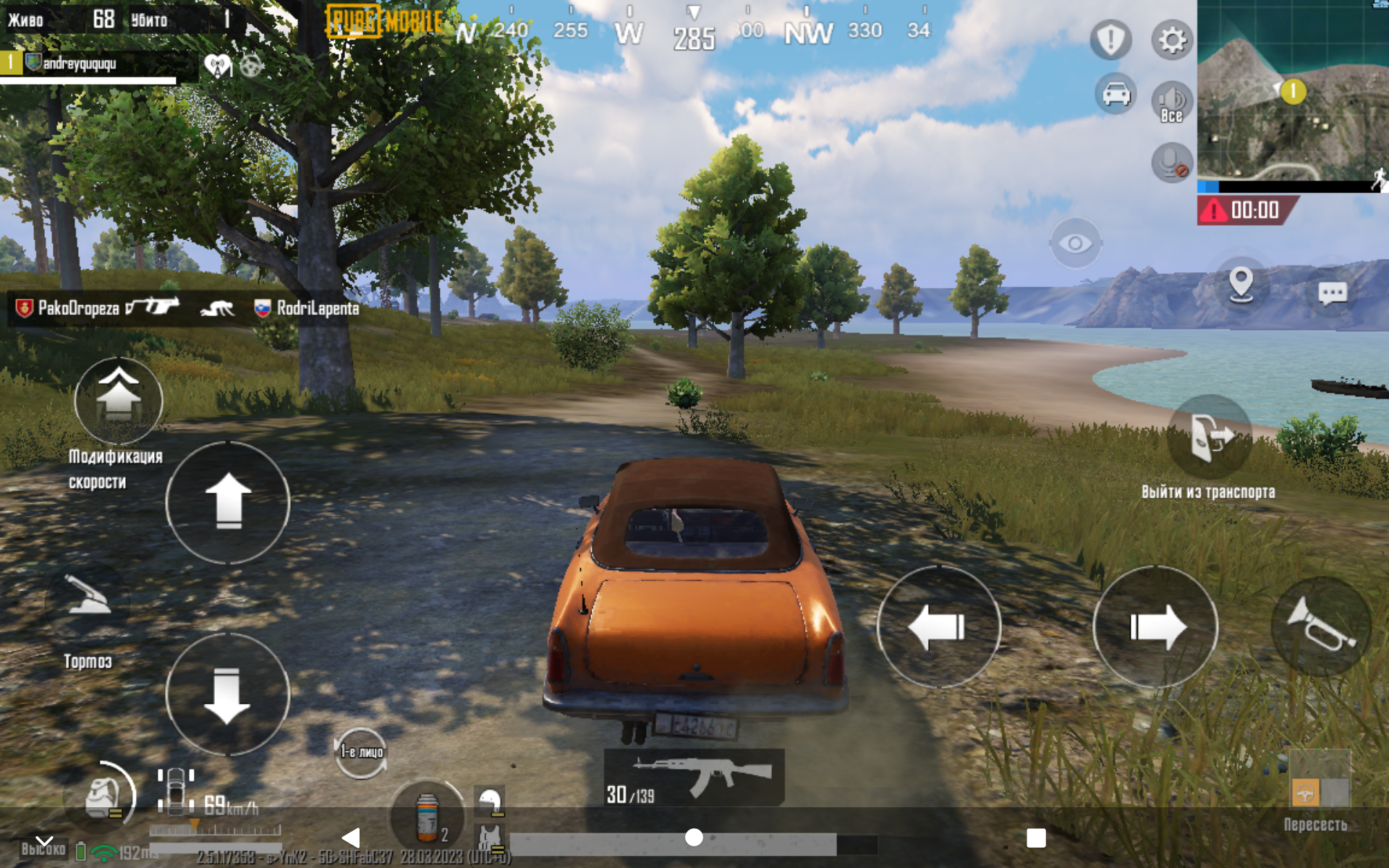The height and width of the screenshot is (868, 1389).
Task: Open the quick chat bubble
Action: coord(1332,293)
